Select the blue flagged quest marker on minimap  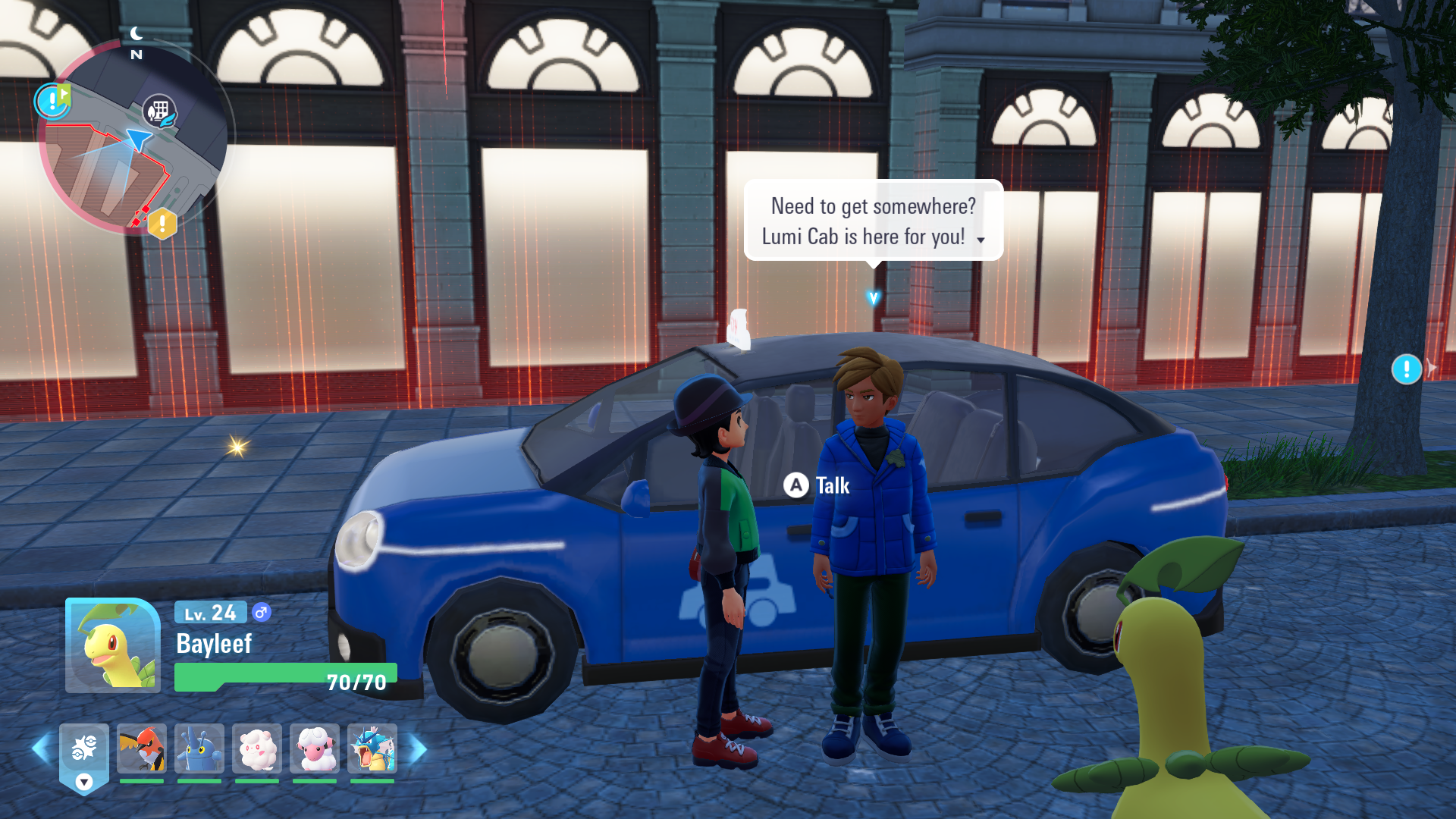pos(52,100)
